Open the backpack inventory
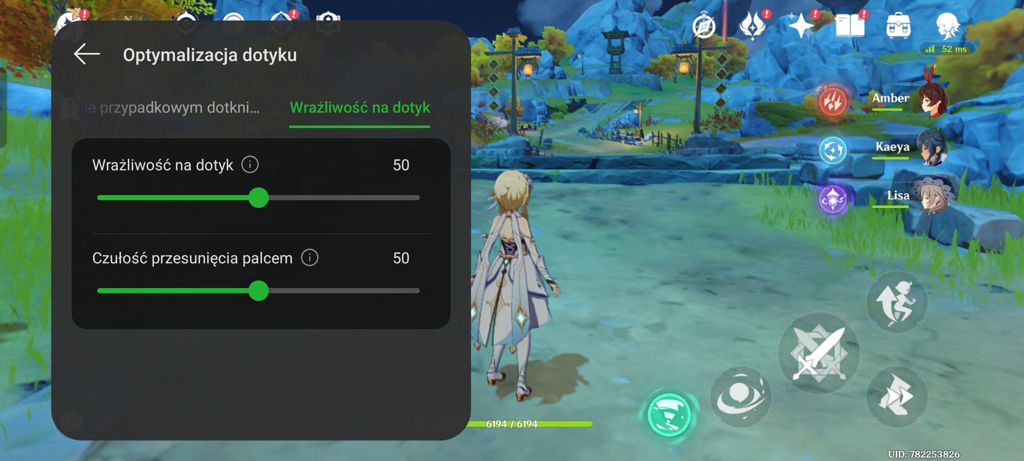The image size is (1024, 461). 898,26
